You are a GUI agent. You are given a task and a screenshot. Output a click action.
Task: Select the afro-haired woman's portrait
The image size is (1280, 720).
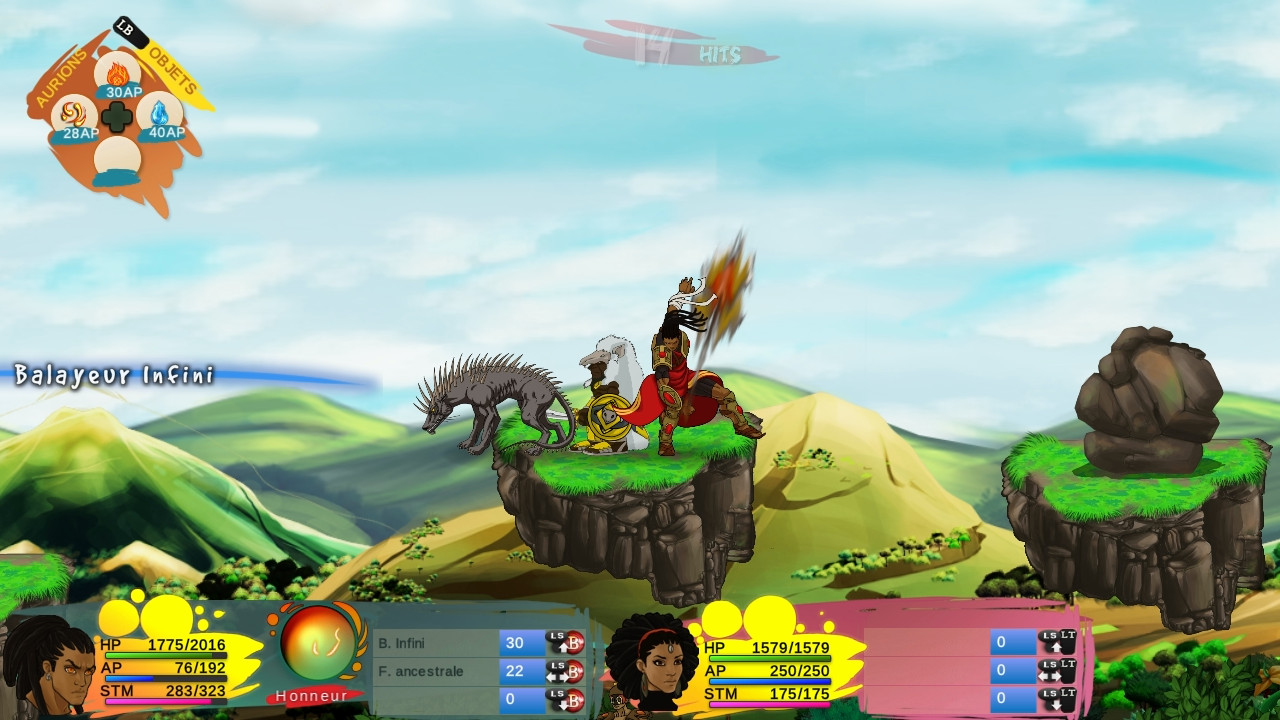(651, 664)
